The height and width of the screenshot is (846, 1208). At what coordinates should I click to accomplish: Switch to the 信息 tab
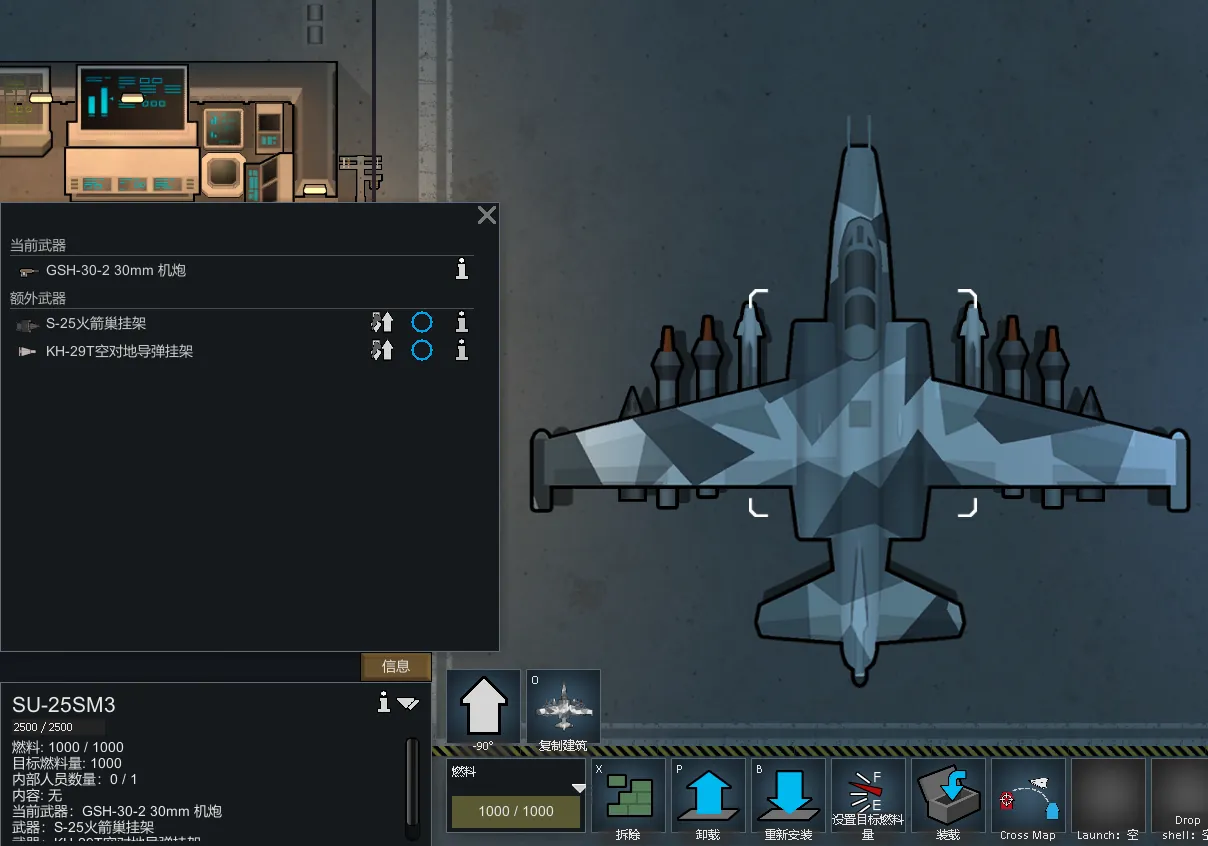(x=396, y=666)
